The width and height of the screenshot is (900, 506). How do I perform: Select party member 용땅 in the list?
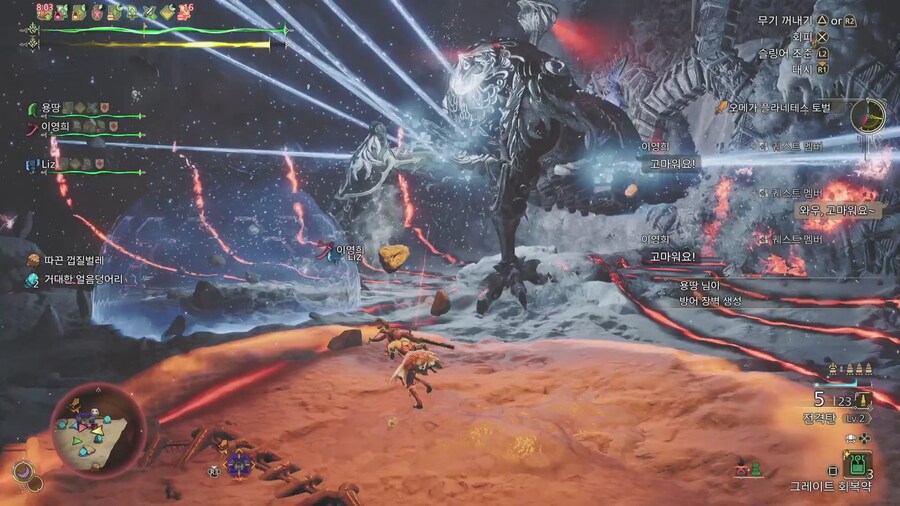pos(50,108)
